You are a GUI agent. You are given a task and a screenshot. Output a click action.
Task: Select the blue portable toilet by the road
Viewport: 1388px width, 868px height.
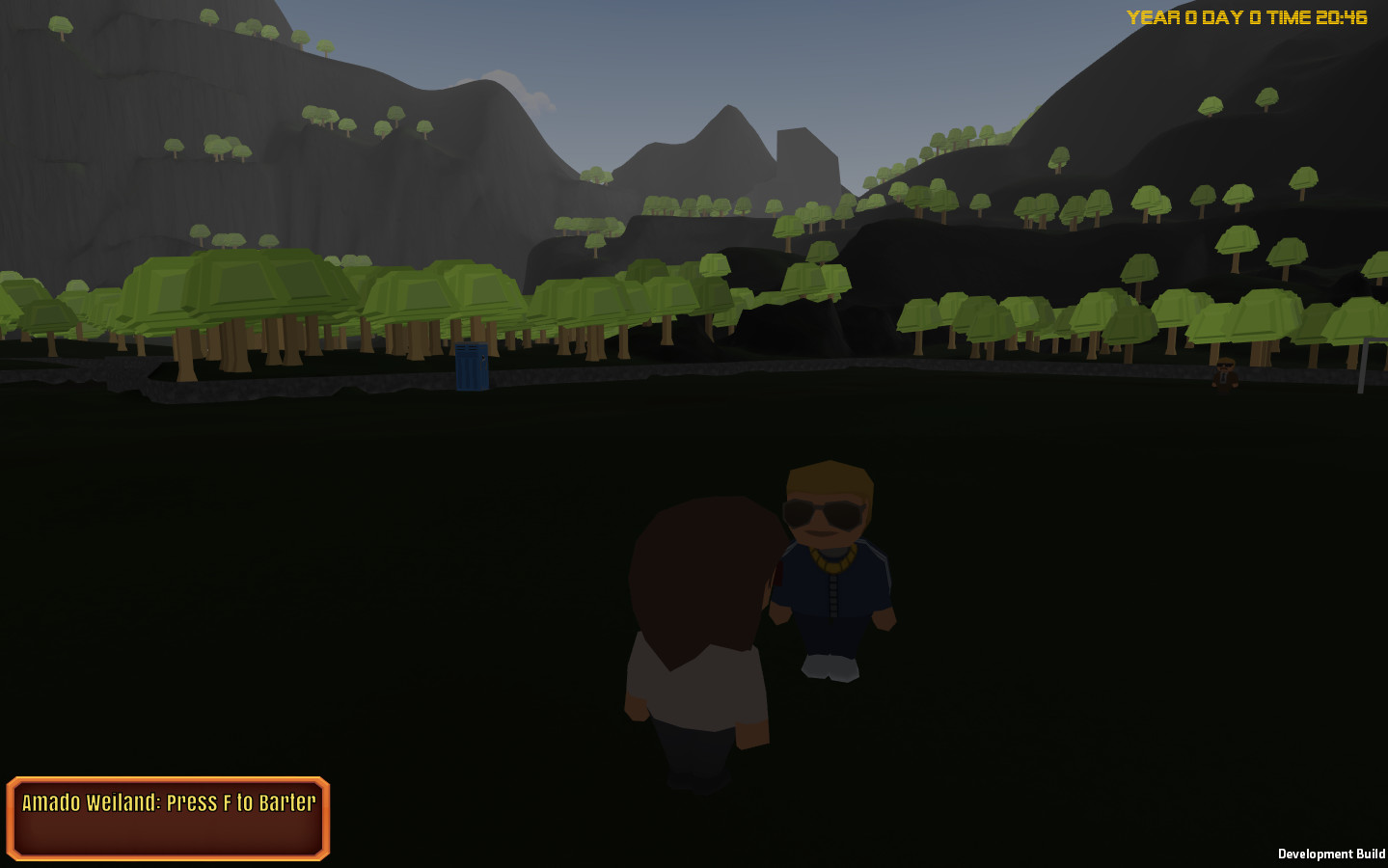(470, 369)
